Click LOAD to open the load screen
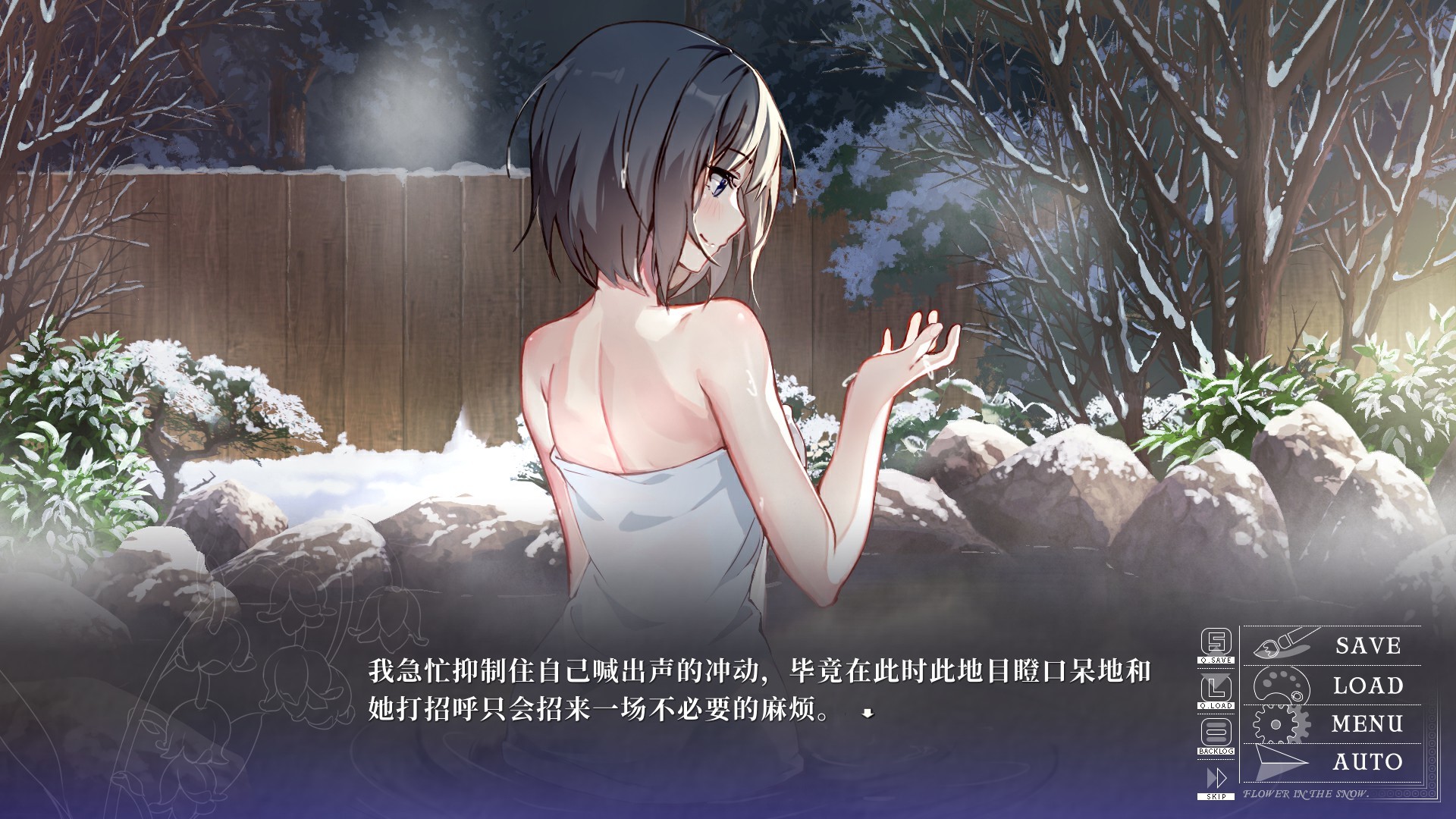 (x=1369, y=684)
